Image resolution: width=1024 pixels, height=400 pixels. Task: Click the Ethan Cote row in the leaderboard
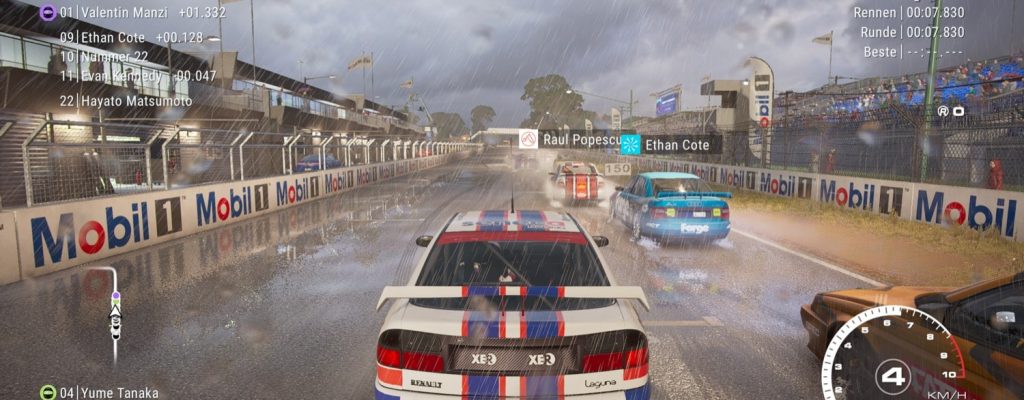(115, 38)
